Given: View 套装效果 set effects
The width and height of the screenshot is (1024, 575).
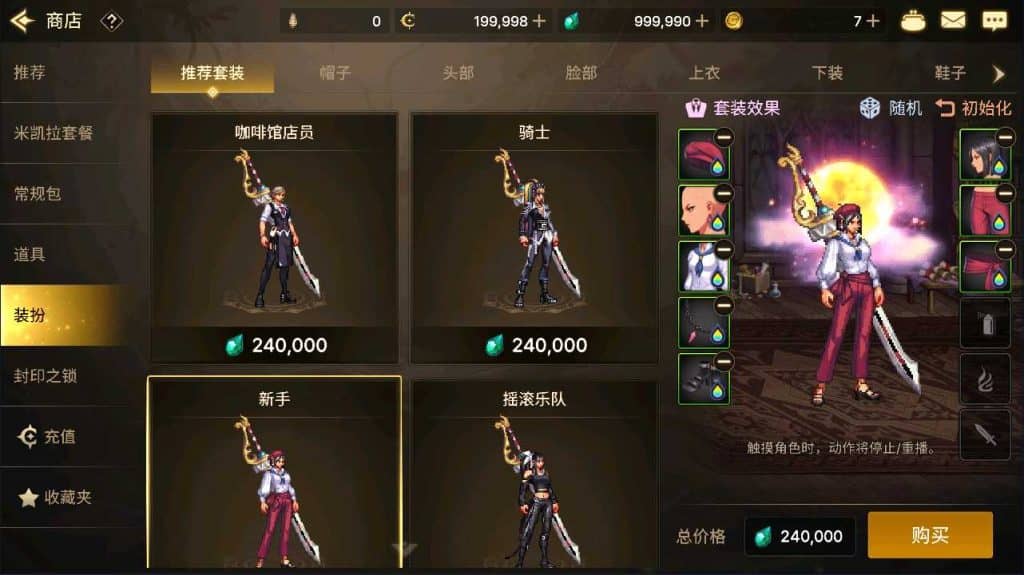Looking at the screenshot, I should pos(733,108).
